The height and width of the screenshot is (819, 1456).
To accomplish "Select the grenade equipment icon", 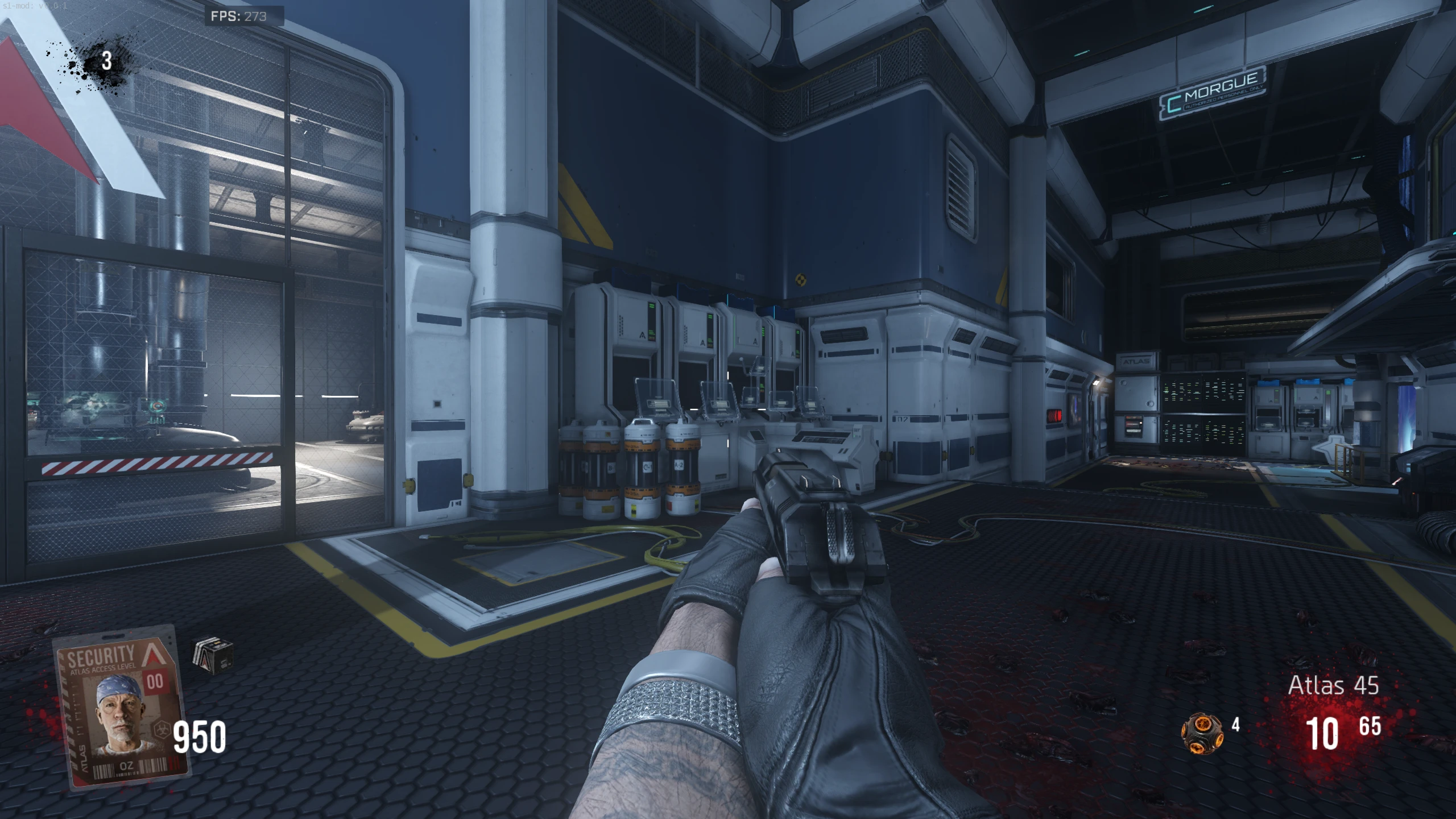I will (x=1202, y=733).
